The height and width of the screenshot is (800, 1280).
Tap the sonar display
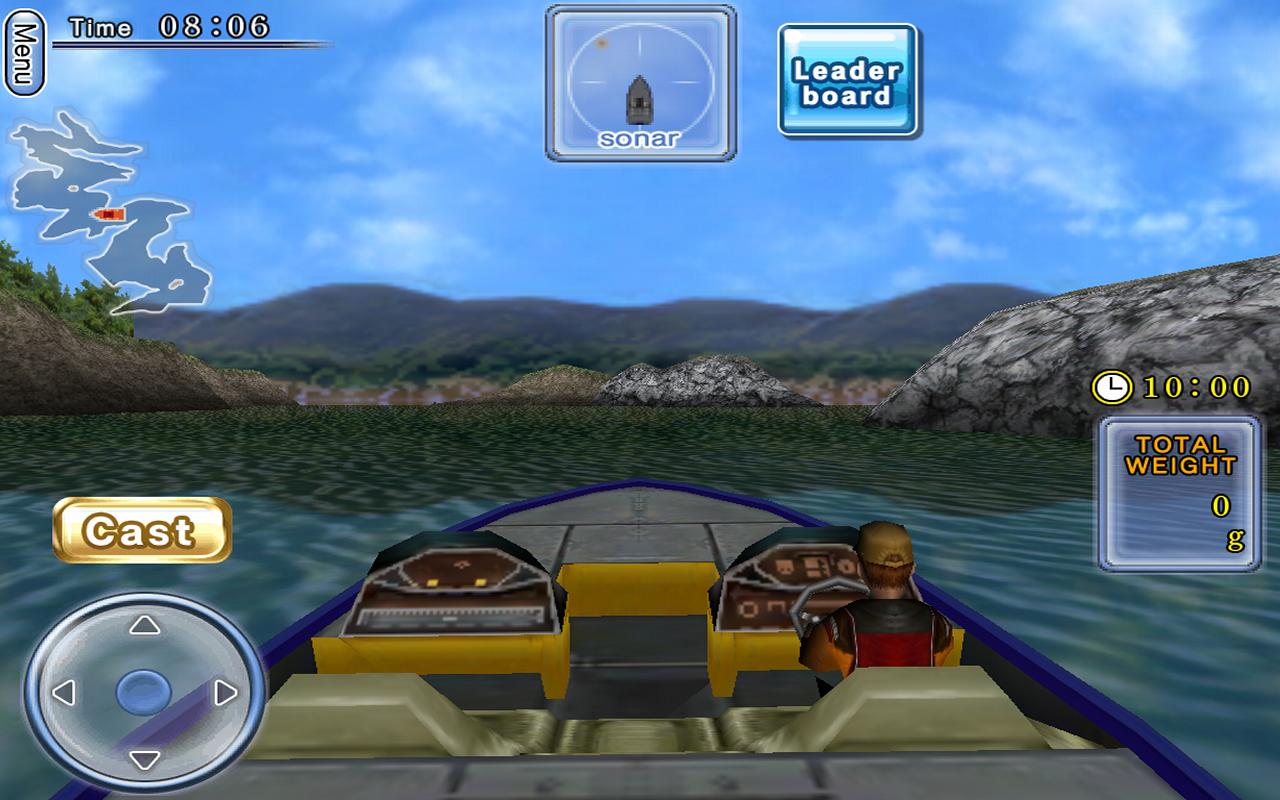[640, 83]
